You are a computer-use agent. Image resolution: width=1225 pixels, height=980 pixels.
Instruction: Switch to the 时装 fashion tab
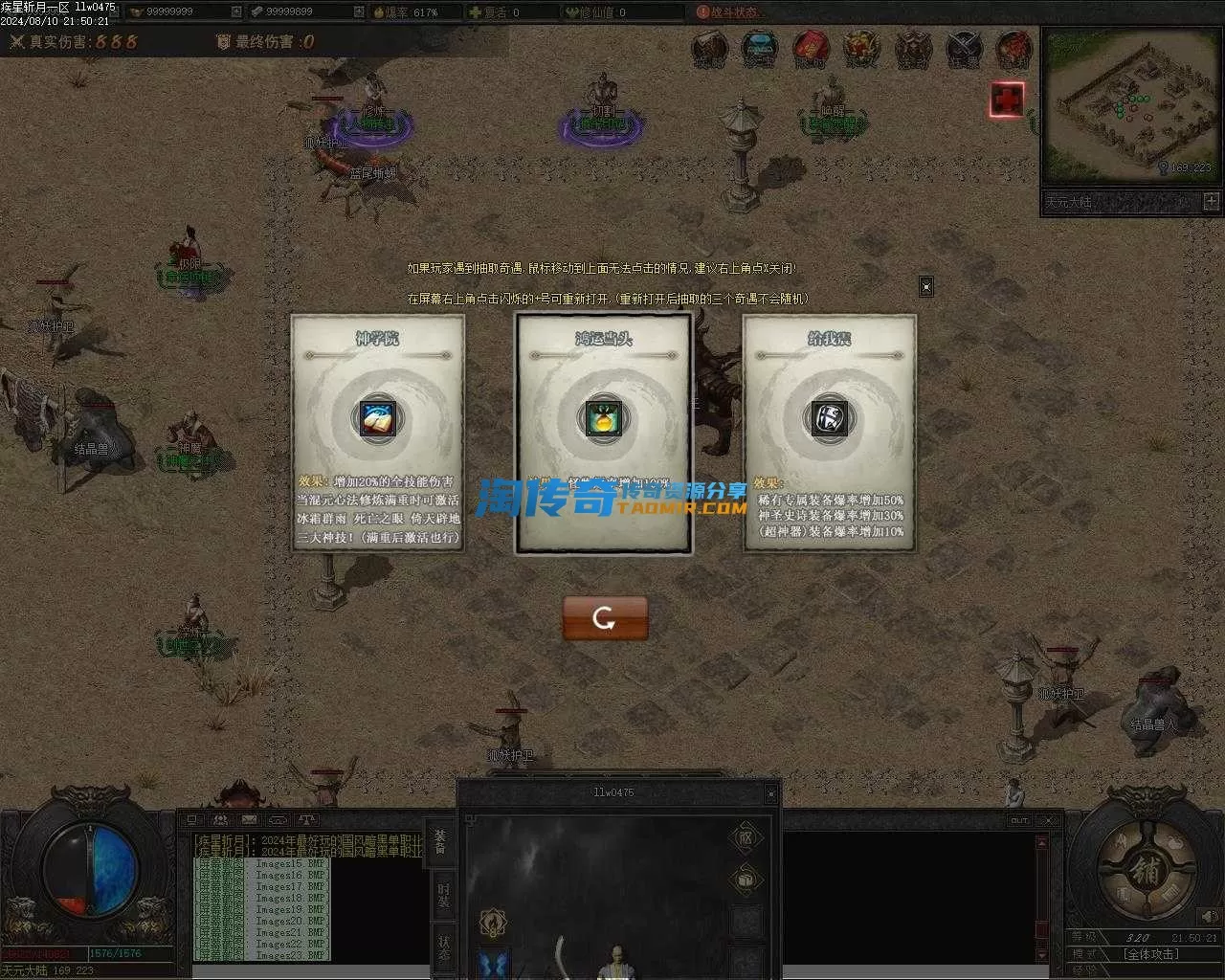click(x=443, y=894)
